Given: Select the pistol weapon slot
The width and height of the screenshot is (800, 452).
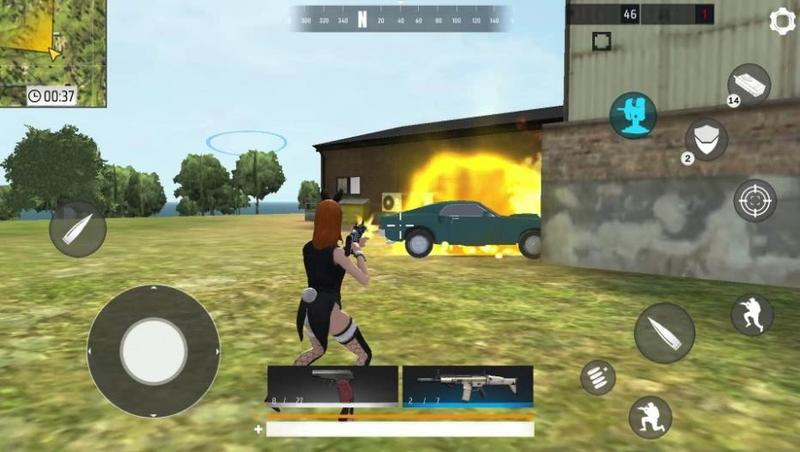Looking at the screenshot, I should [x=332, y=385].
